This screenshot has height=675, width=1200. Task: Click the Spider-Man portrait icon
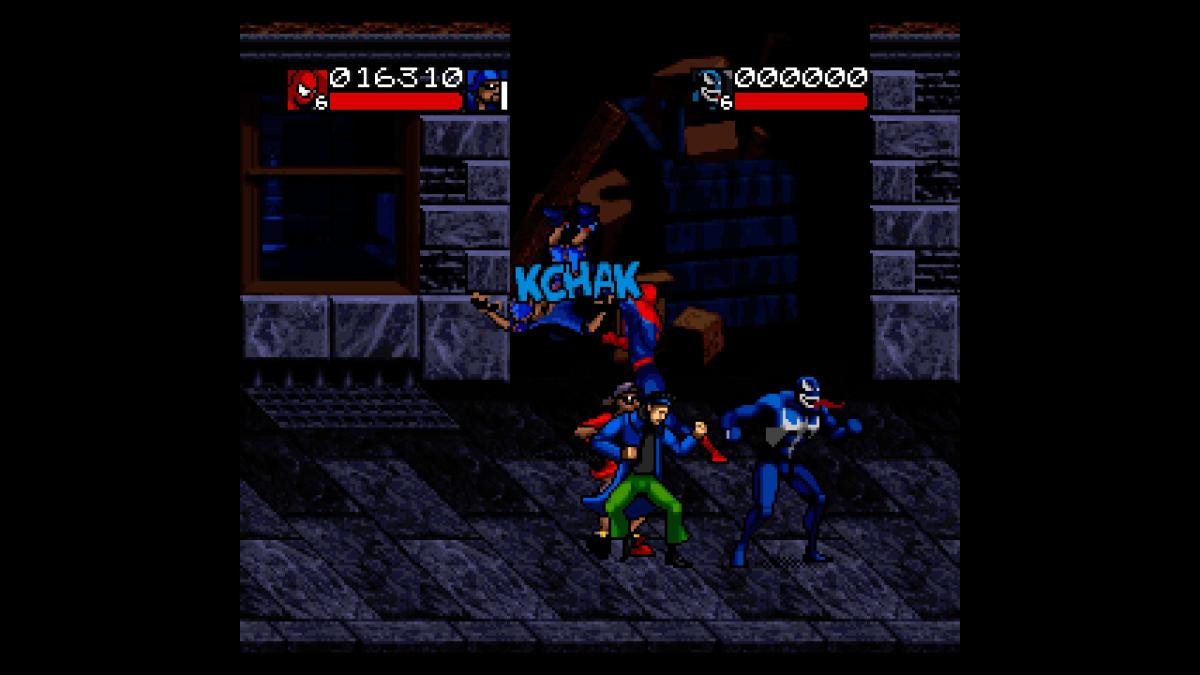303,88
